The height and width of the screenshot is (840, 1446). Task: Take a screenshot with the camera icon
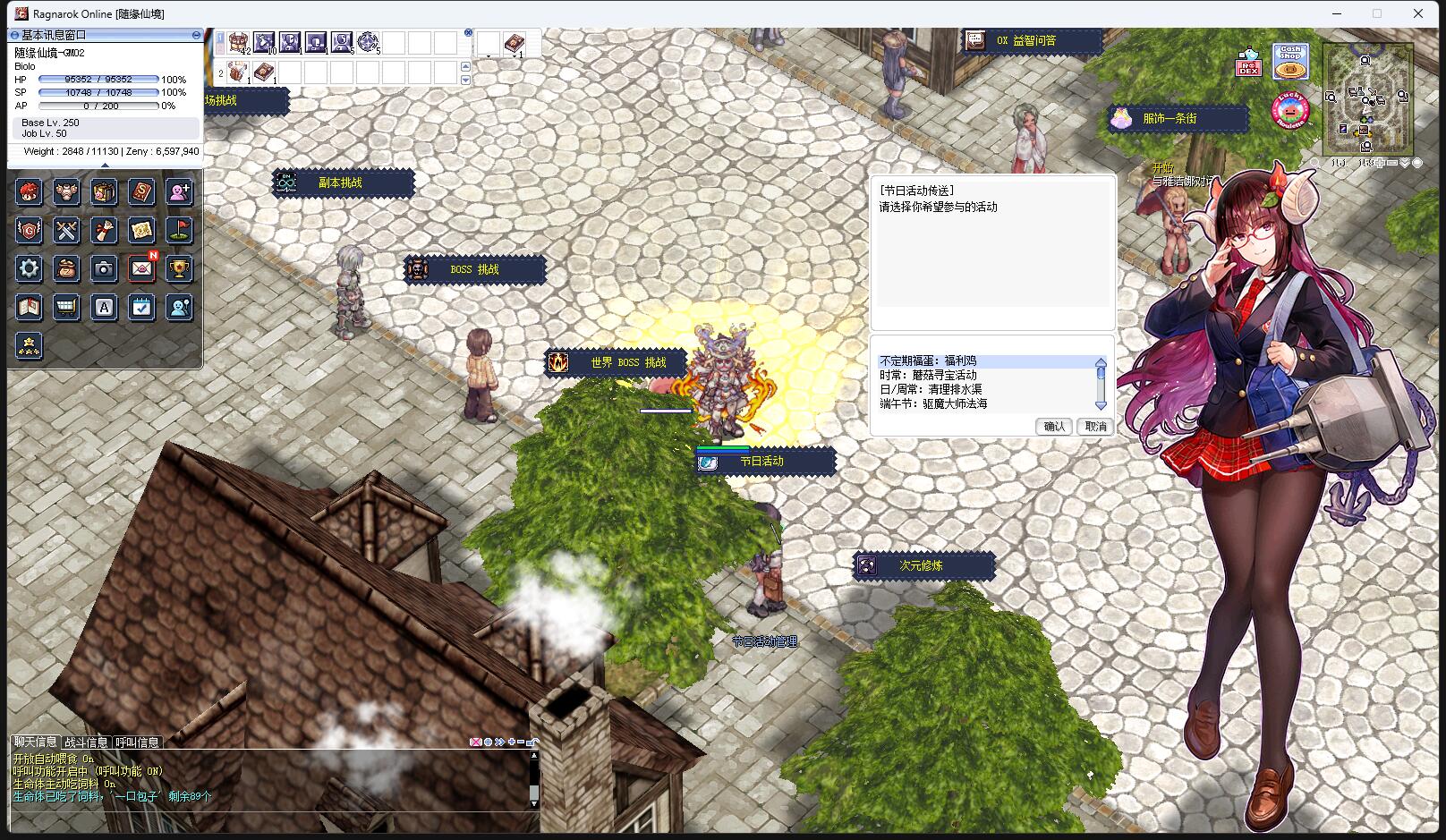pyautogui.click(x=104, y=268)
